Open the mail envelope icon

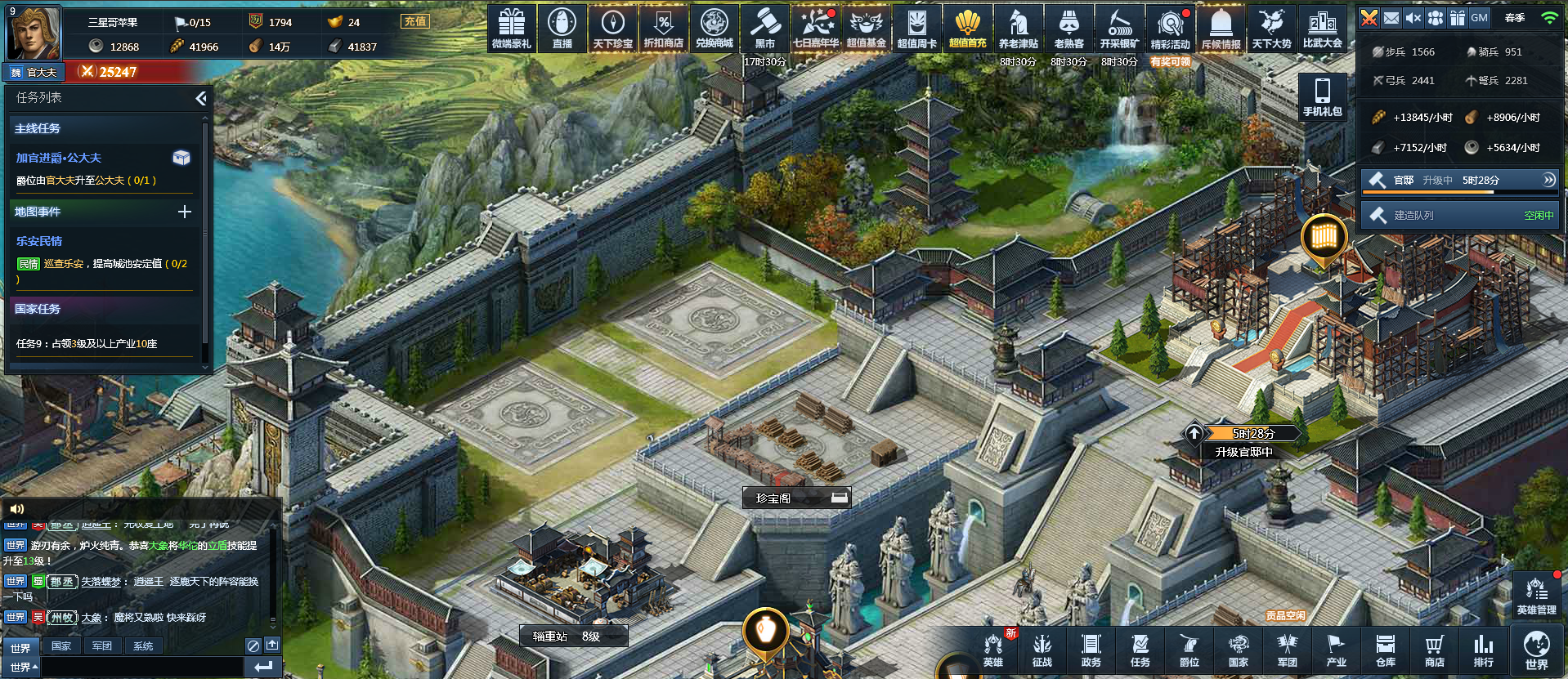click(x=1391, y=18)
